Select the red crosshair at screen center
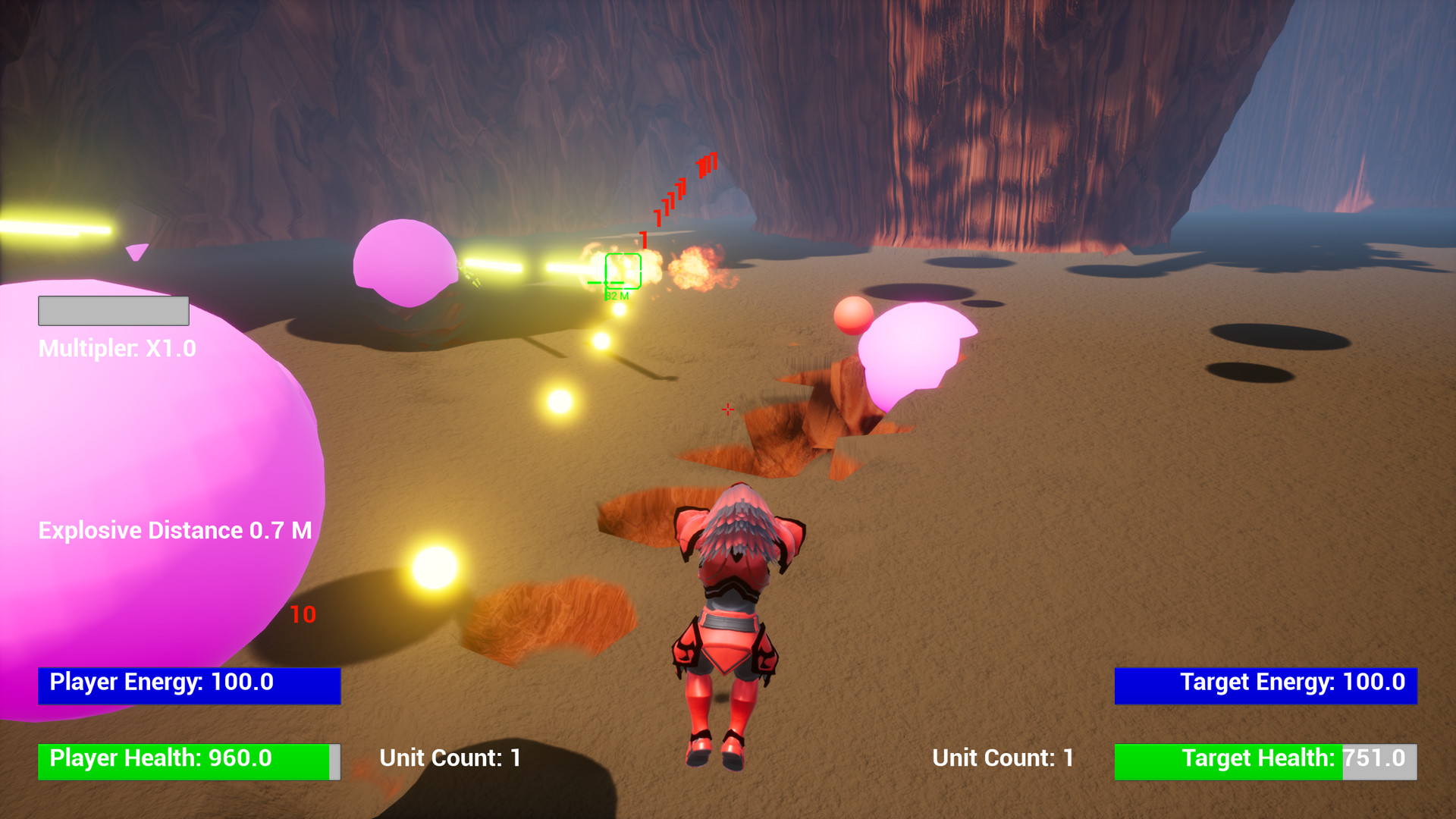Screen dimensions: 1456x819 [727, 409]
